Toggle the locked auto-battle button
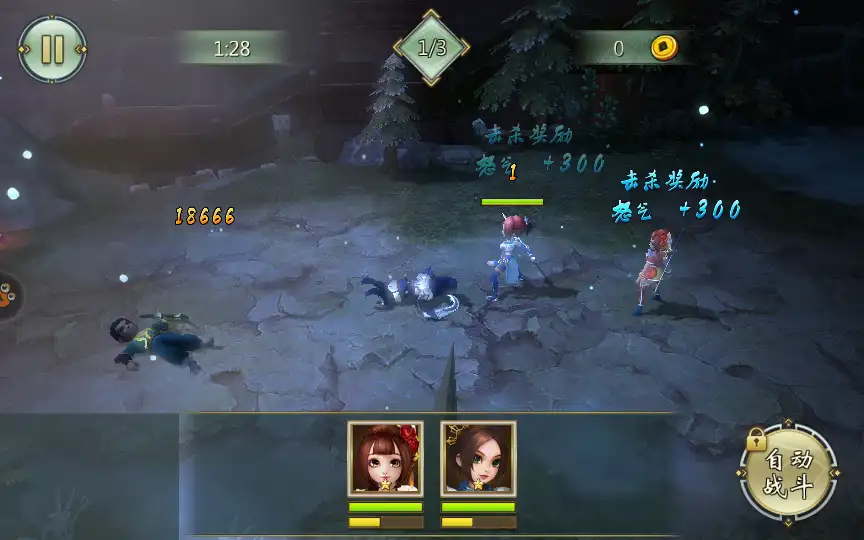 click(x=788, y=474)
